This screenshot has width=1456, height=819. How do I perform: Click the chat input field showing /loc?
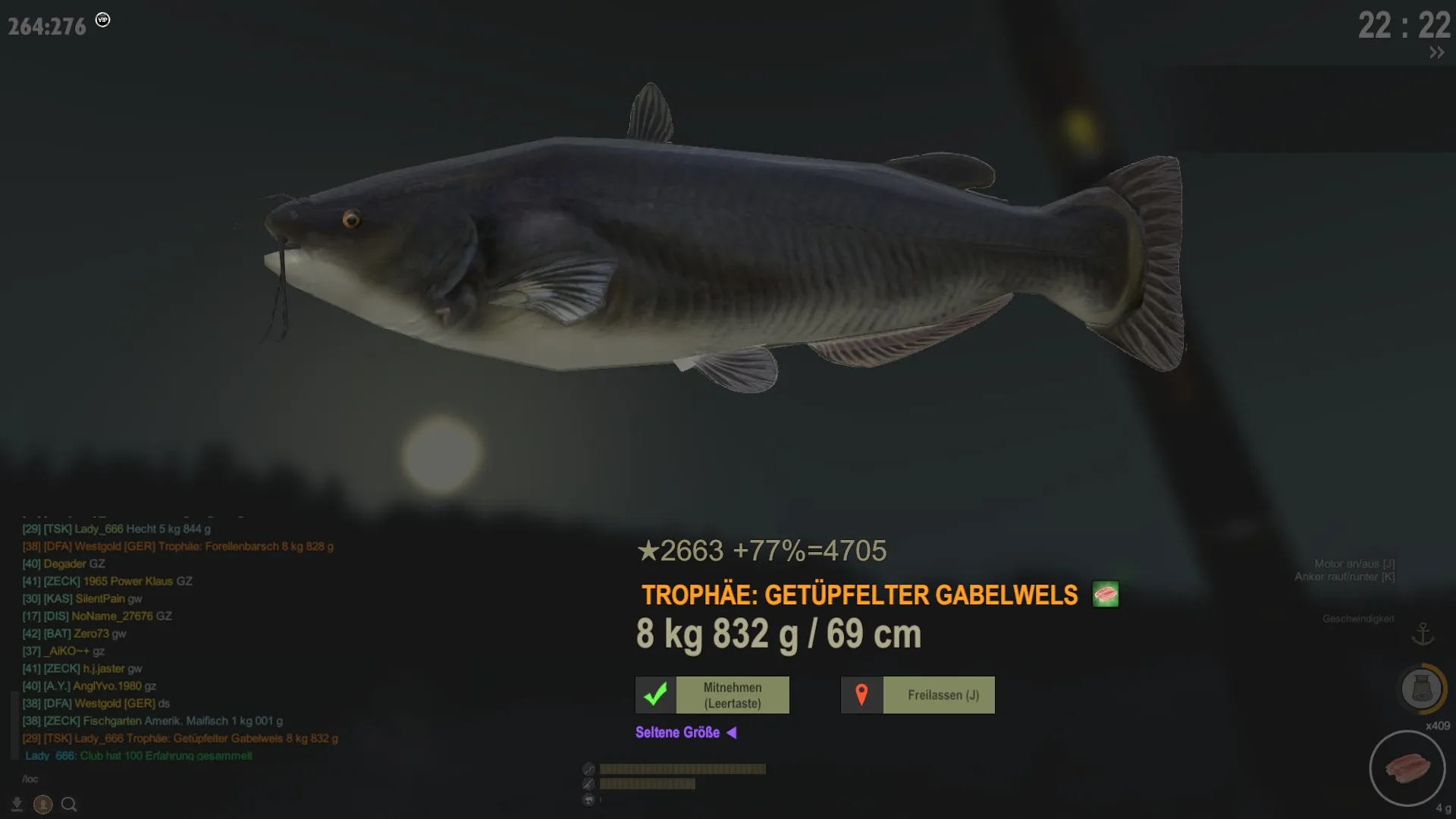[x=152, y=779]
